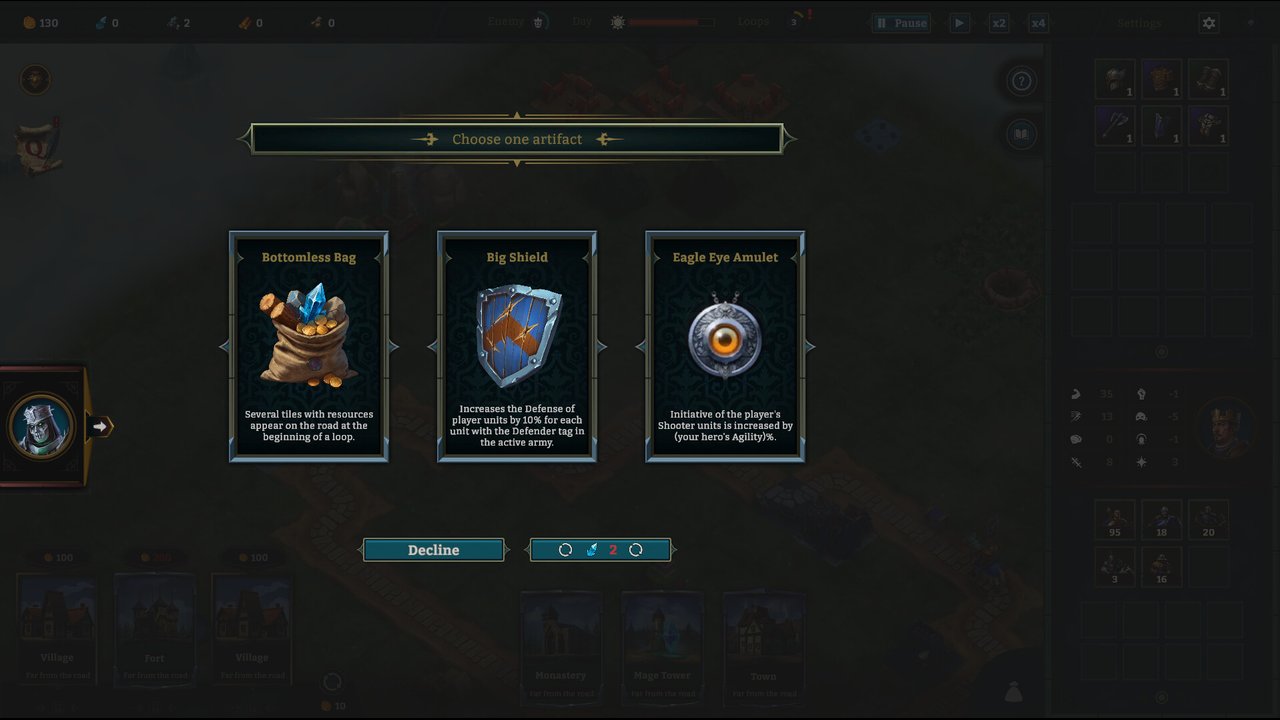Open the quest scroll icon
The width and height of the screenshot is (1280, 720).
(x=38, y=146)
